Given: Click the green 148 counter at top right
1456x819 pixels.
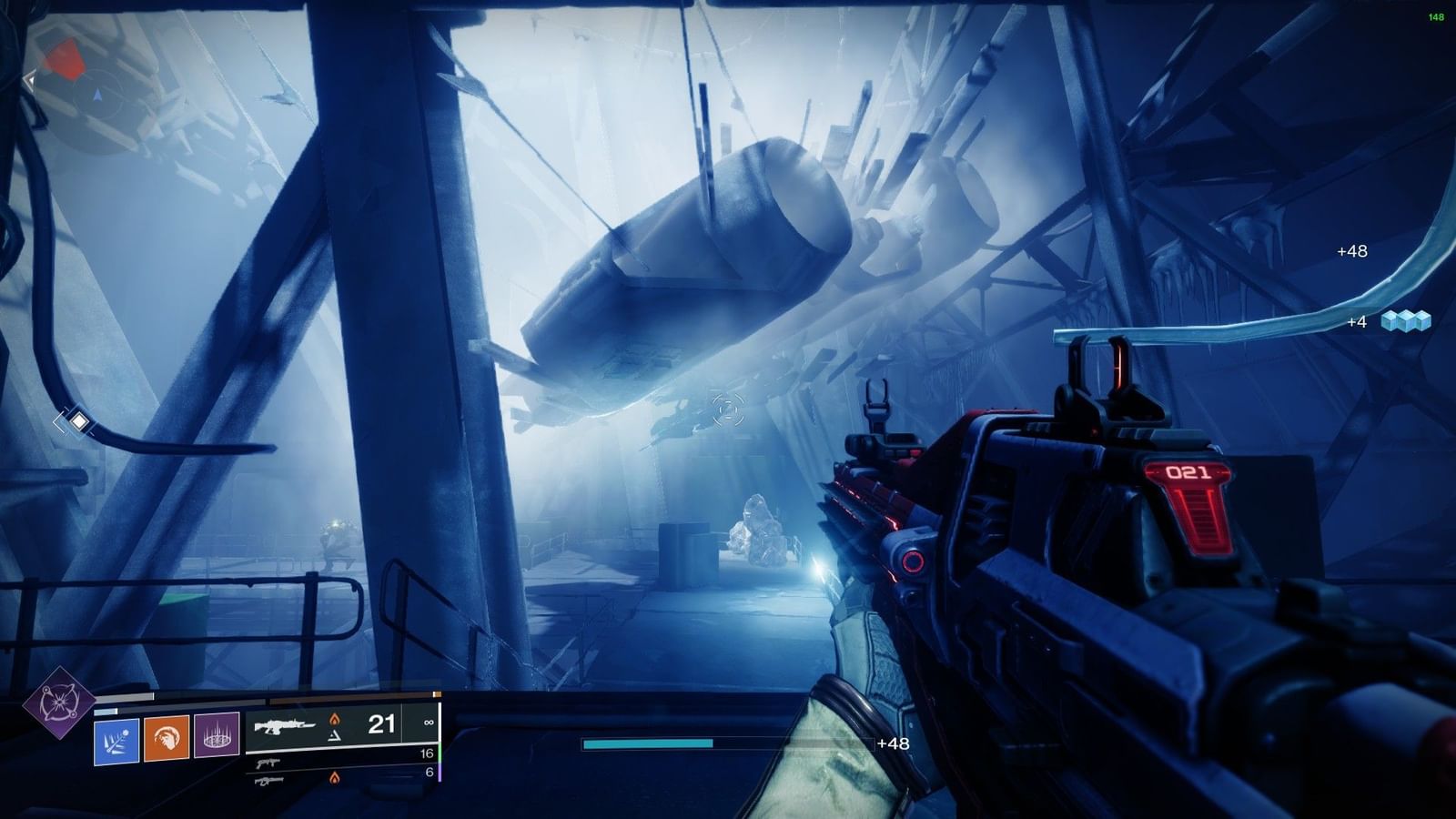Looking at the screenshot, I should (1435, 16).
